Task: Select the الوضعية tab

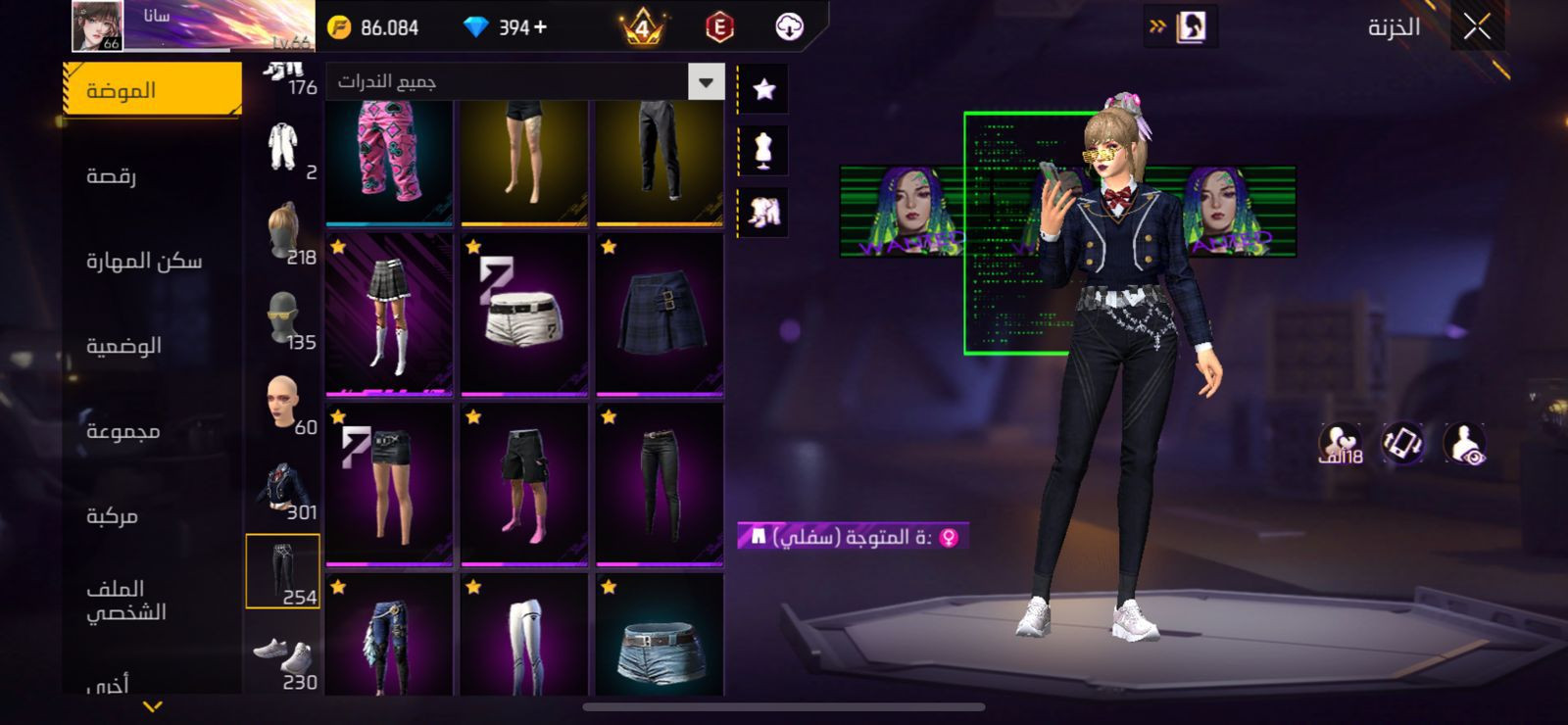Action: coord(123,346)
